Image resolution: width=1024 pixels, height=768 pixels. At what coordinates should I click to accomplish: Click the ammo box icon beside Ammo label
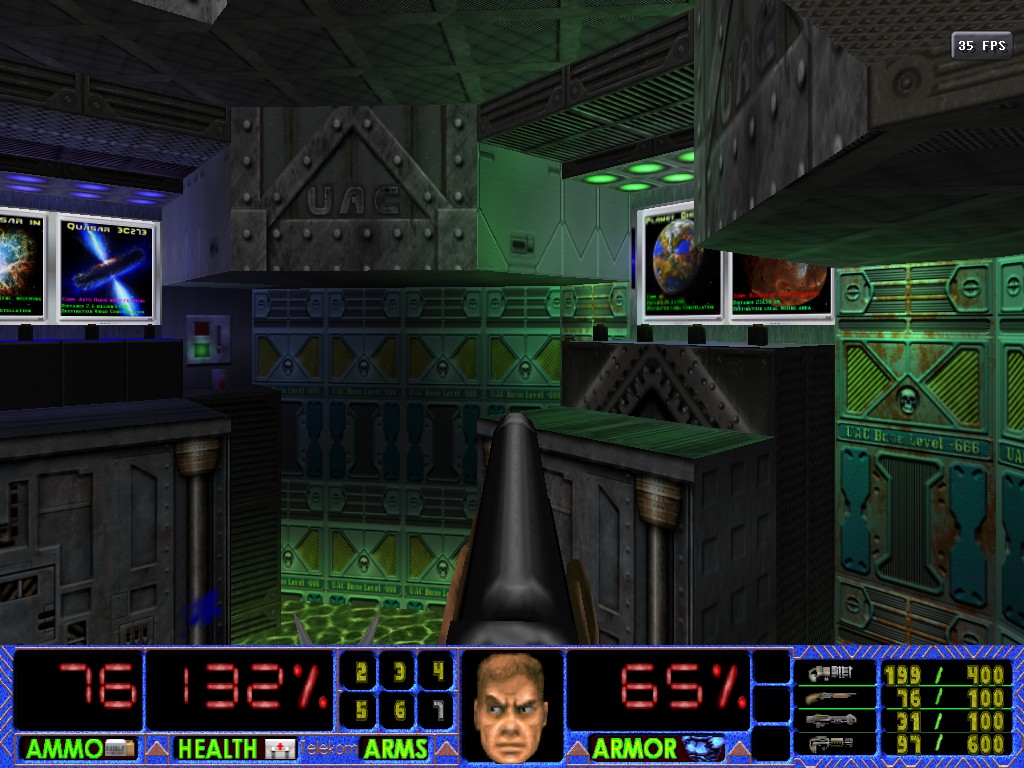(119, 748)
